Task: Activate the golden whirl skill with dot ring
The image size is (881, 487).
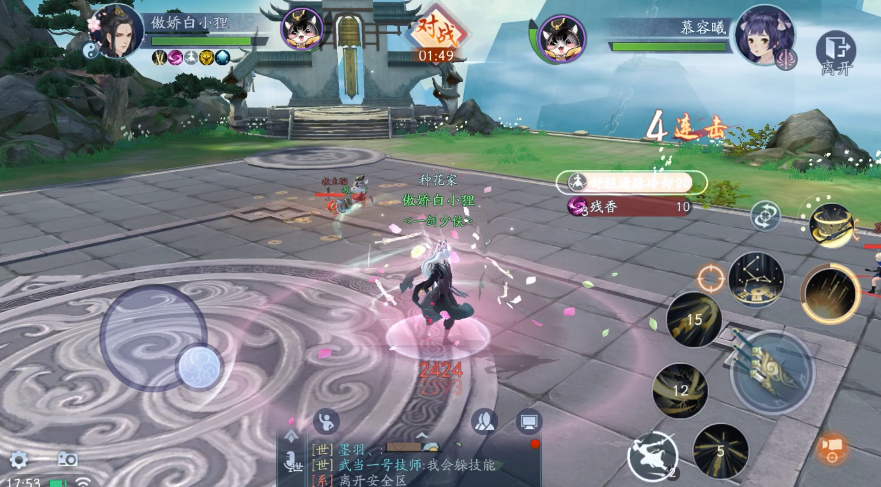Action: pos(830,224)
